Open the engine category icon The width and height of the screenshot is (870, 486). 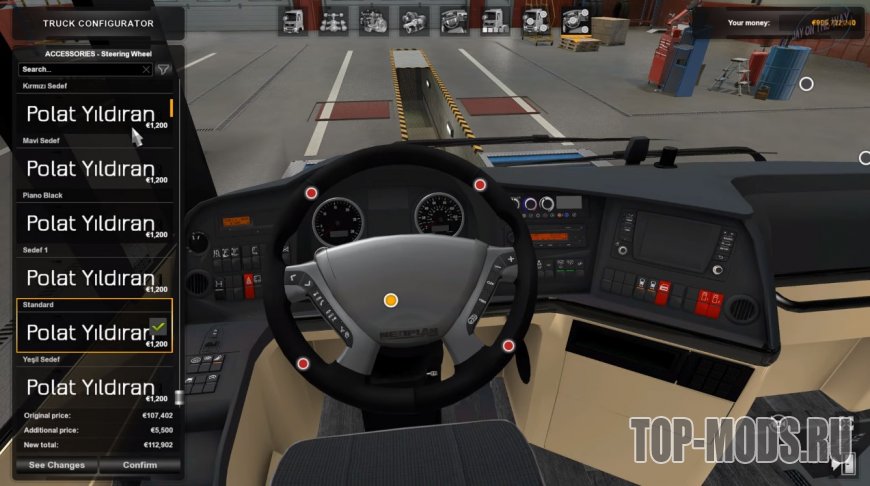373,19
